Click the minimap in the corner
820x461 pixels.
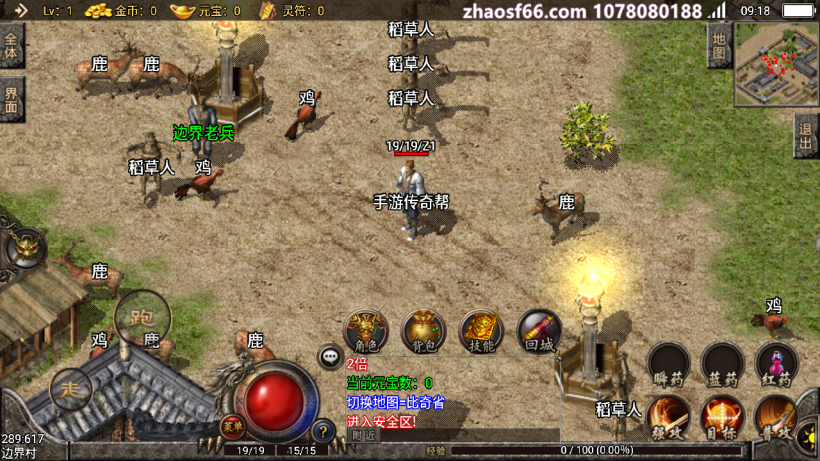777,64
